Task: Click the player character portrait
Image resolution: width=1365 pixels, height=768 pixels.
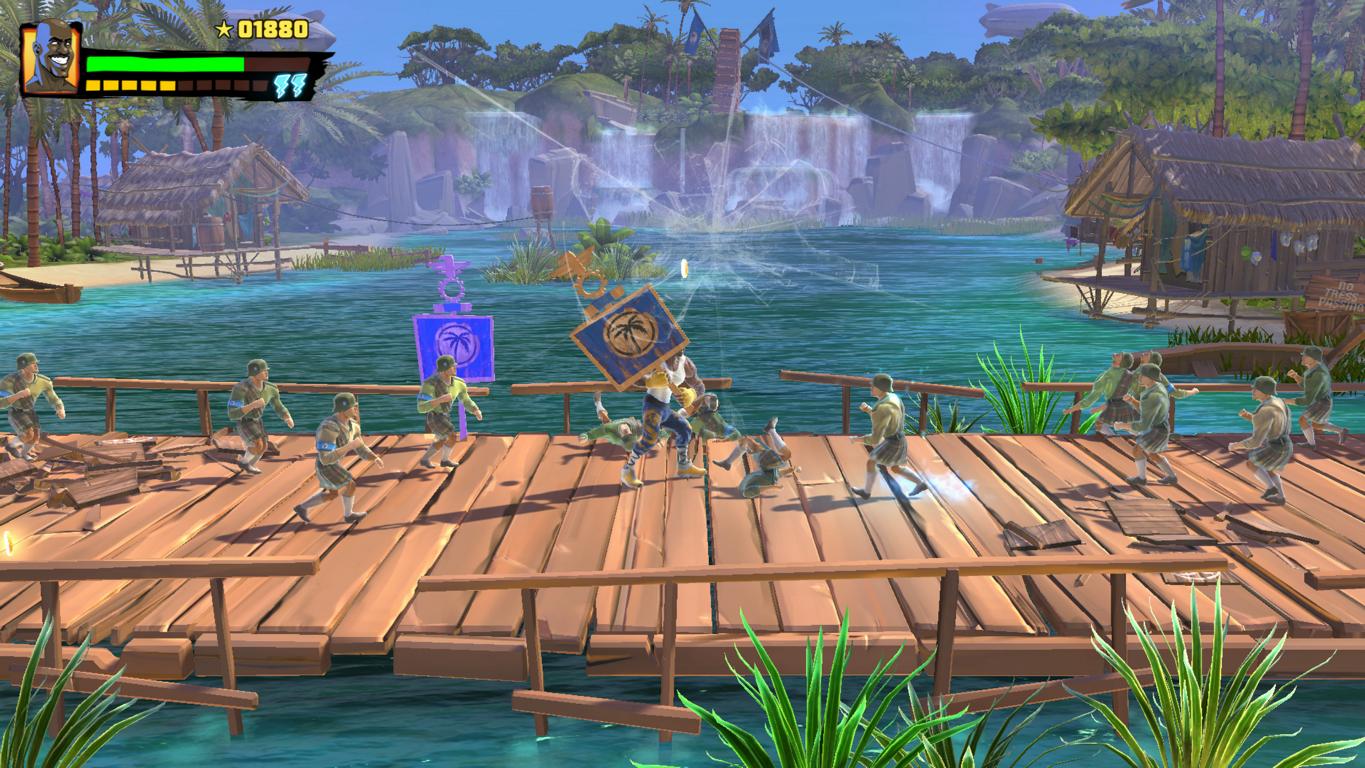Action: [51, 59]
